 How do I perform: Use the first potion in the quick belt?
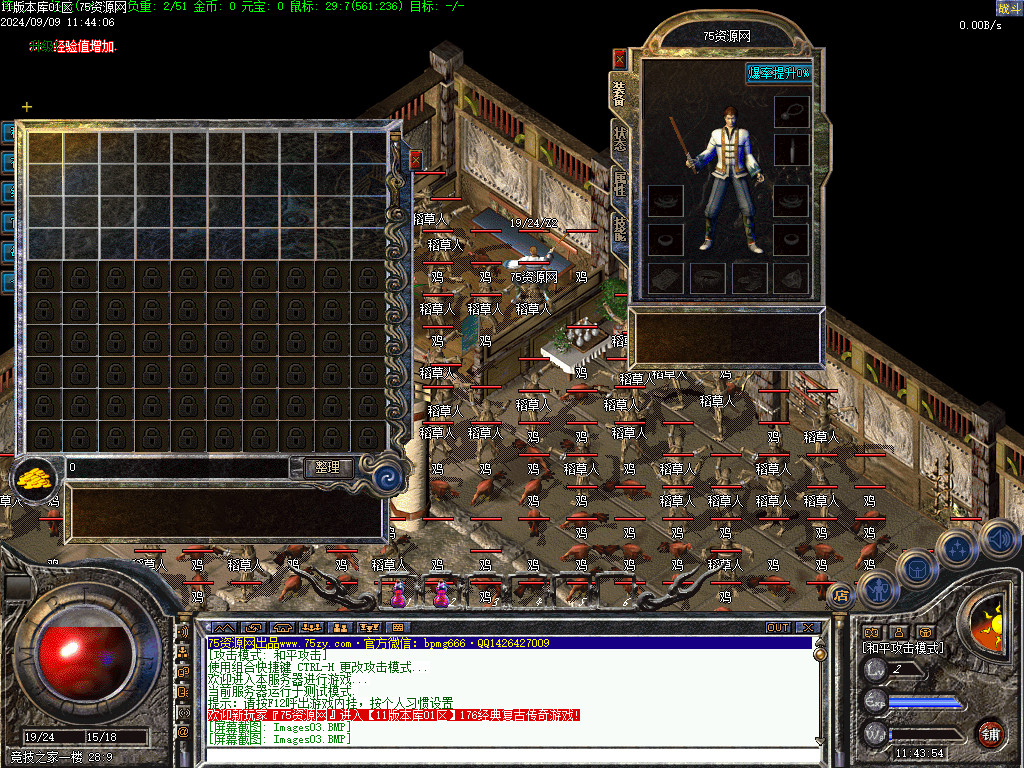click(399, 595)
